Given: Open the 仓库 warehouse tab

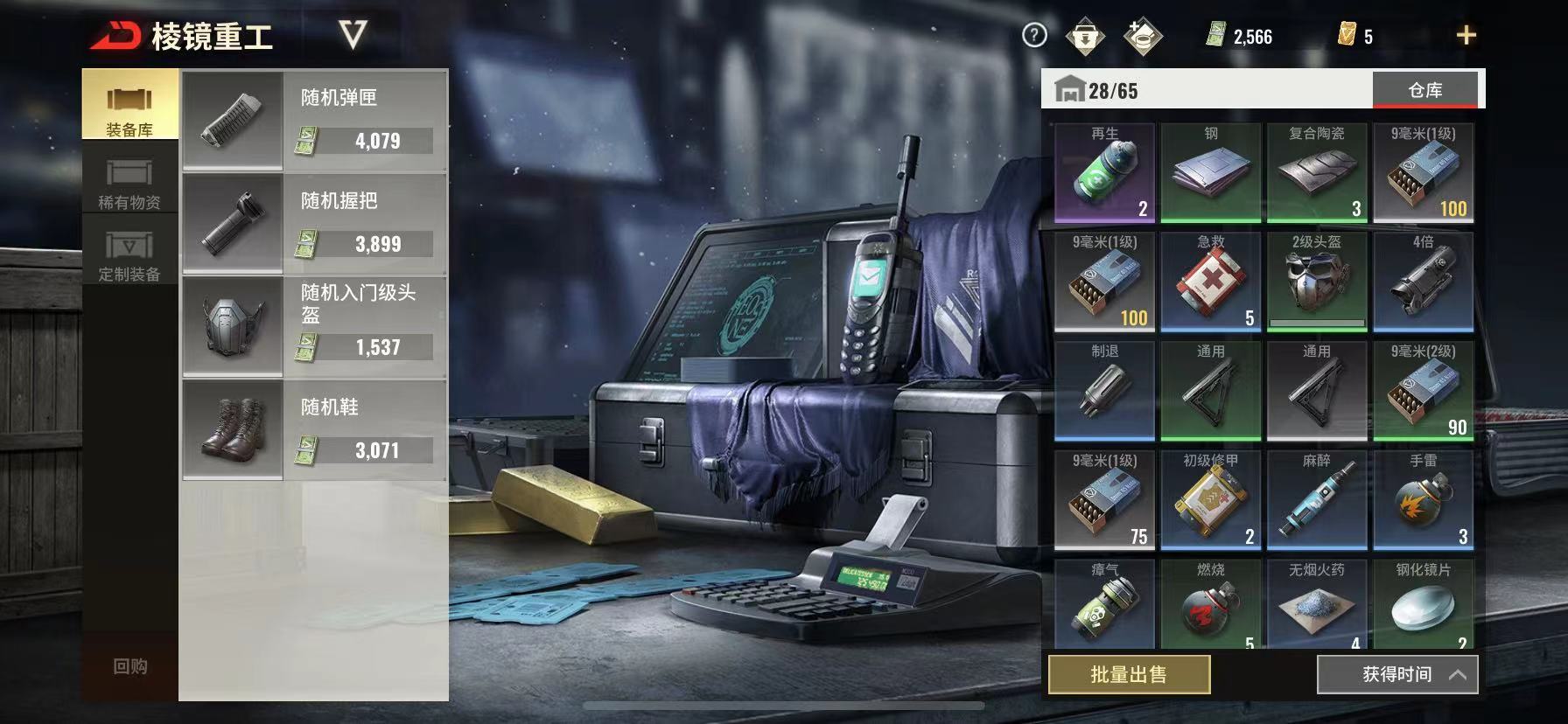Looking at the screenshot, I should [x=1424, y=90].
